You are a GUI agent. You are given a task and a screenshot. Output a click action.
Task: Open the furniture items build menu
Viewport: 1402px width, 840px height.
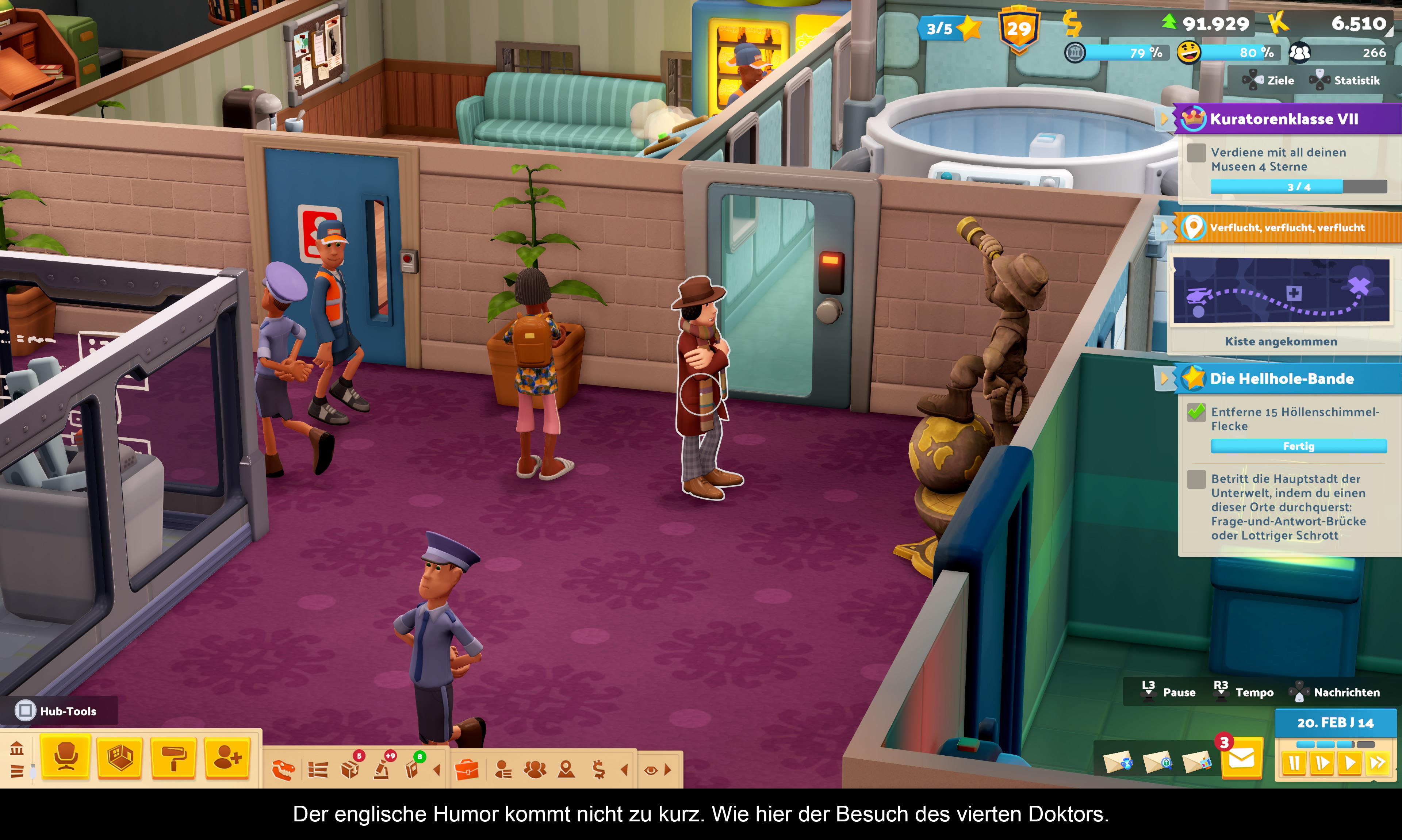pos(66,757)
